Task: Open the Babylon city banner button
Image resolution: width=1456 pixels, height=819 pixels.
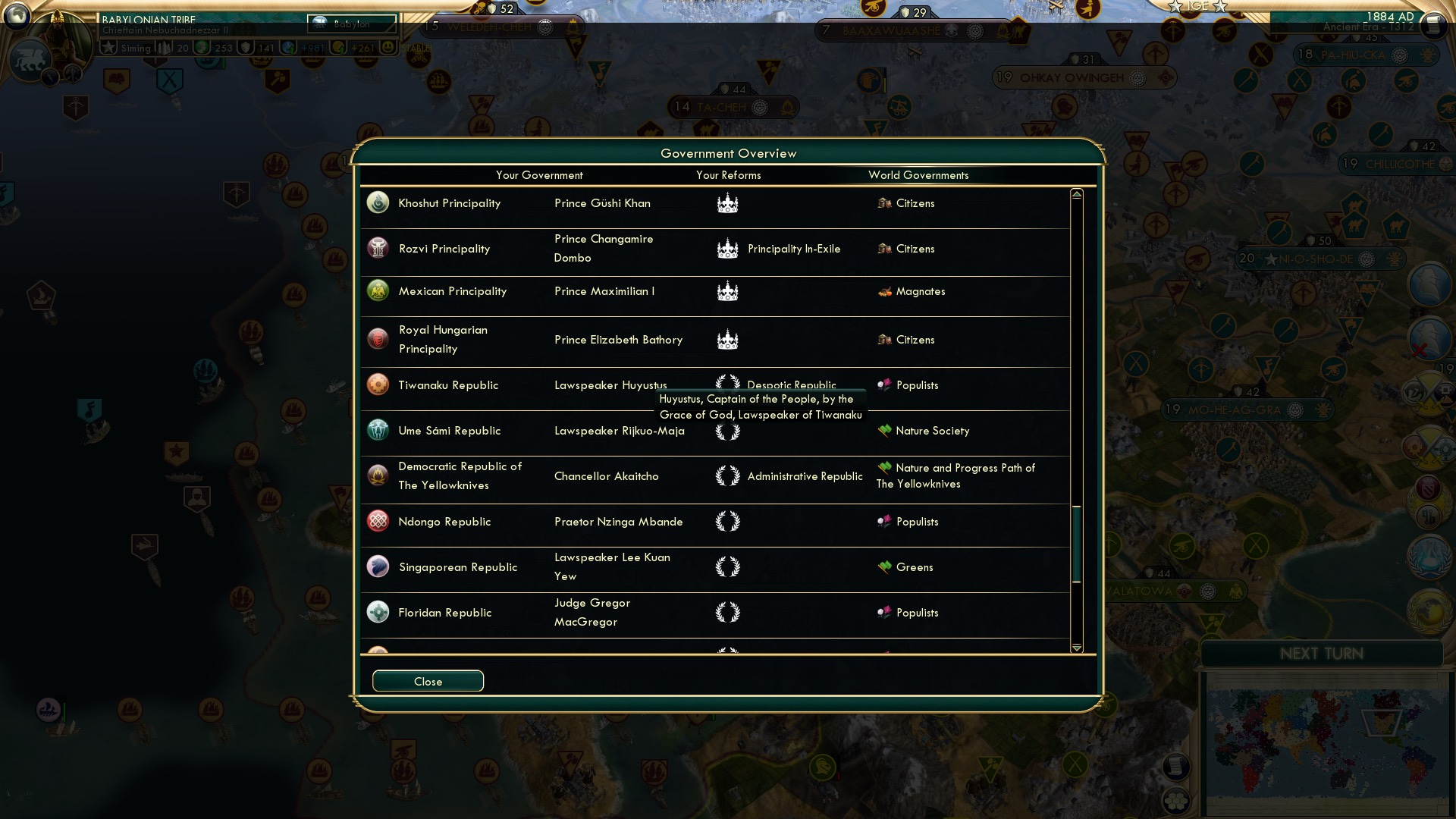Action: (x=352, y=24)
